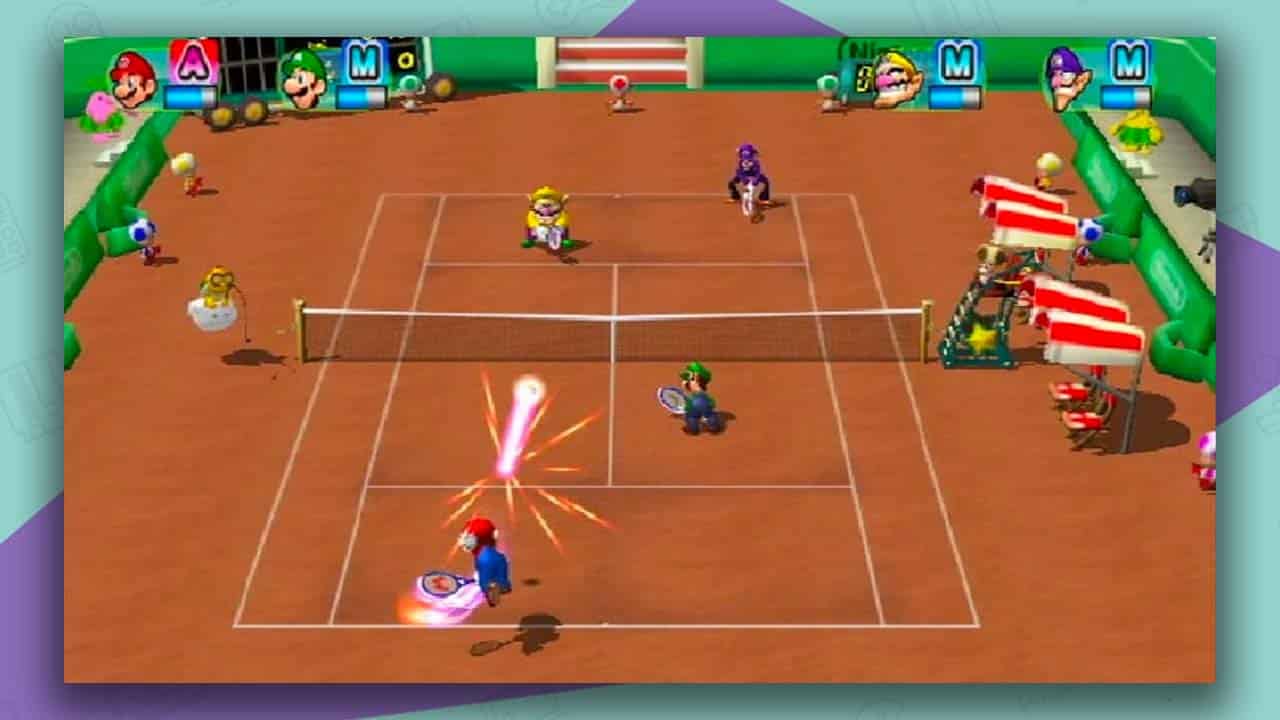Click the 'M' badge next to Waluigi
Screen dimensions: 1280x720
pos(1128,62)
